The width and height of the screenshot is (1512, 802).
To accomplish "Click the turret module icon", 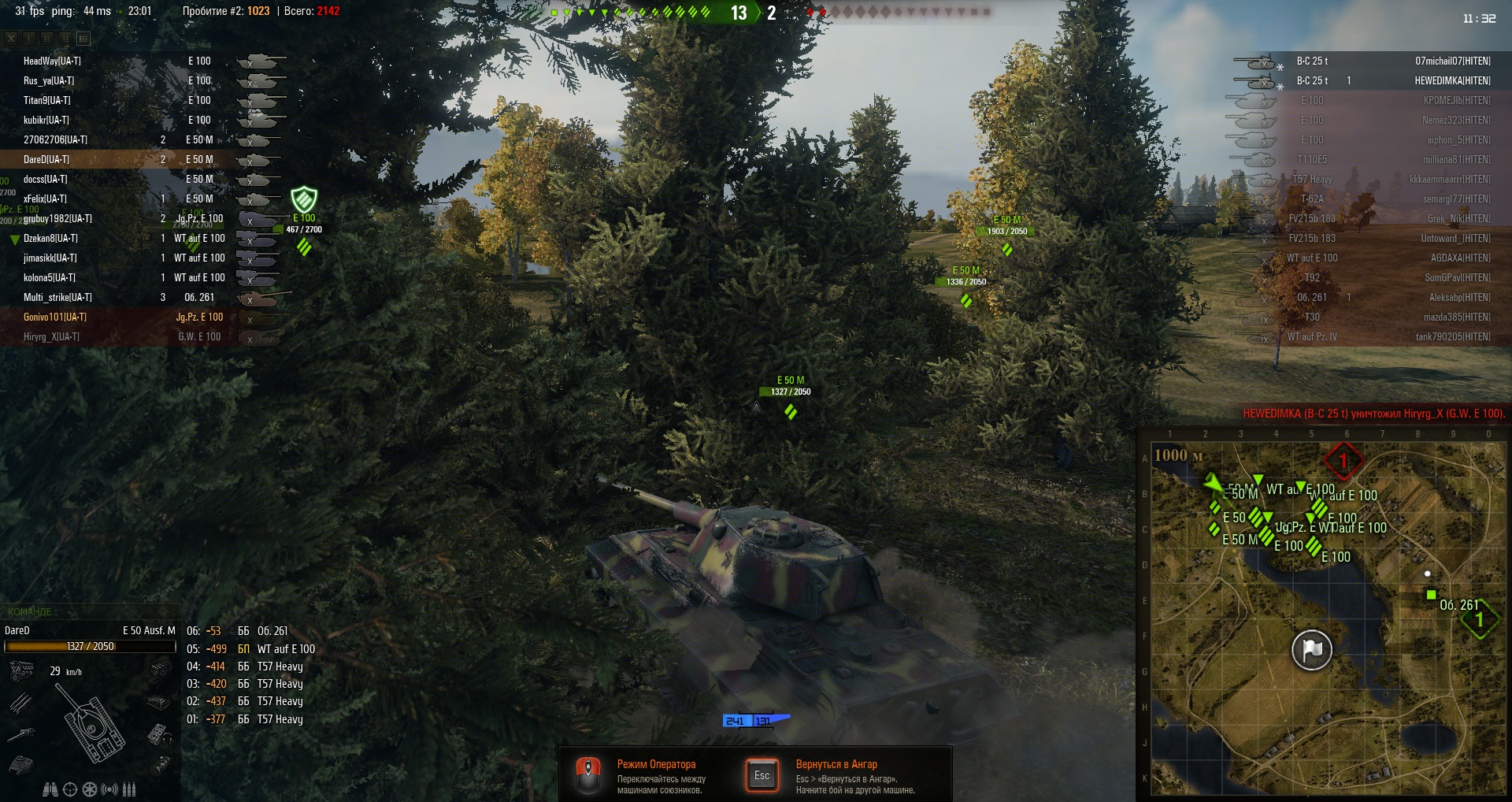I will pos(21,764).
